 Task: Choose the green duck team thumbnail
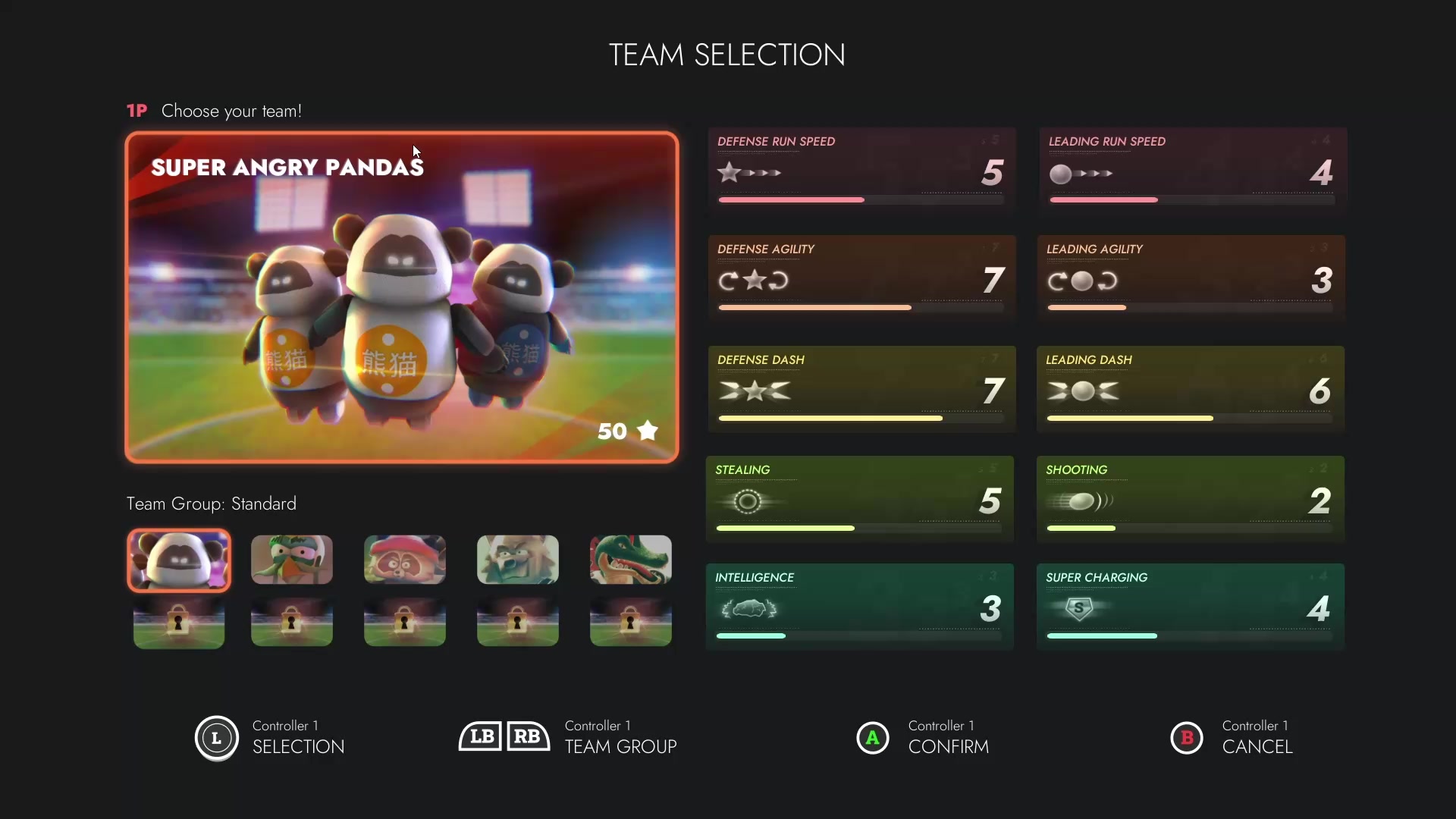pos(292,560)
